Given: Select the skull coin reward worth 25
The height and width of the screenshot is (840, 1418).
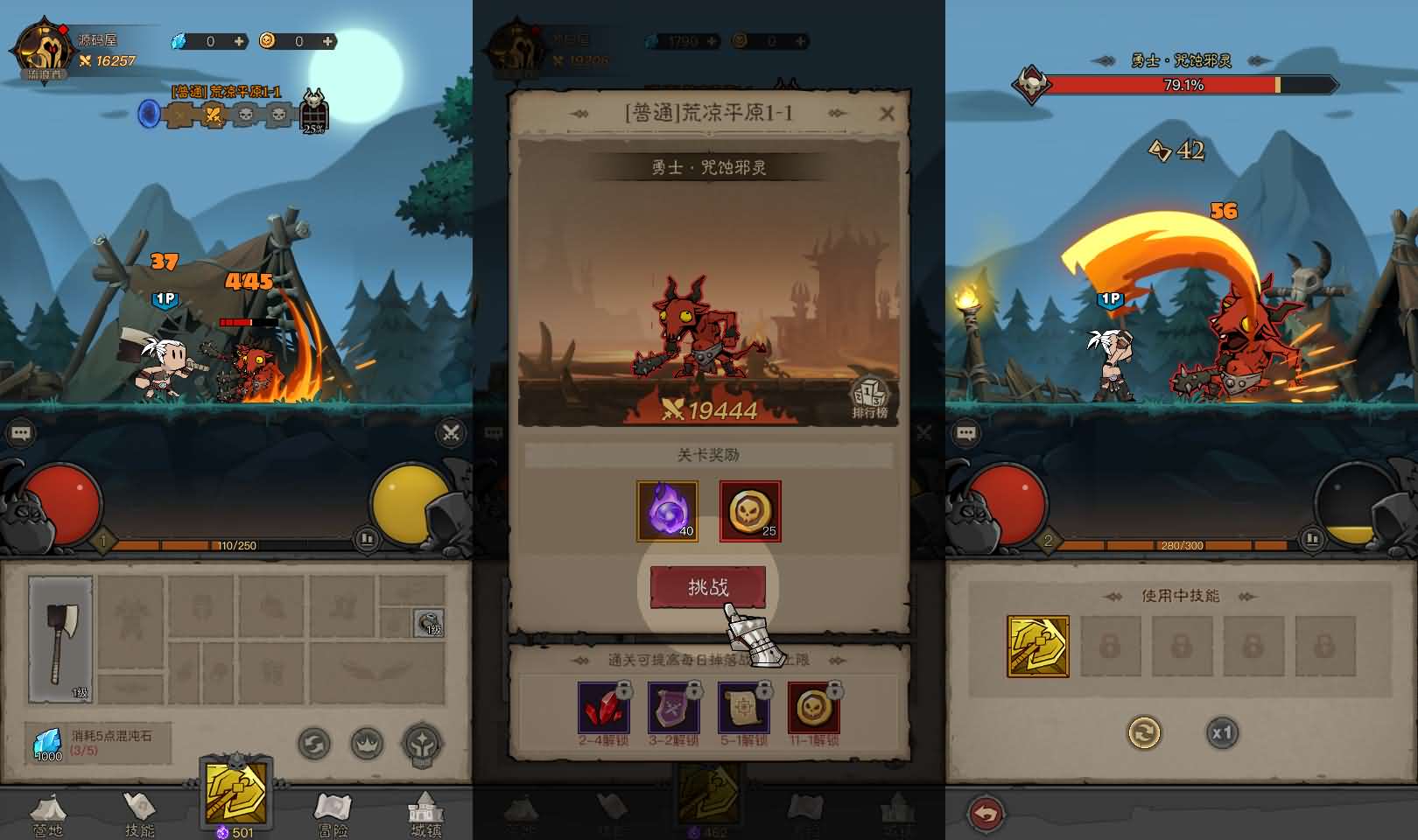Looking at the screenshot, I should tap(750, 509).
